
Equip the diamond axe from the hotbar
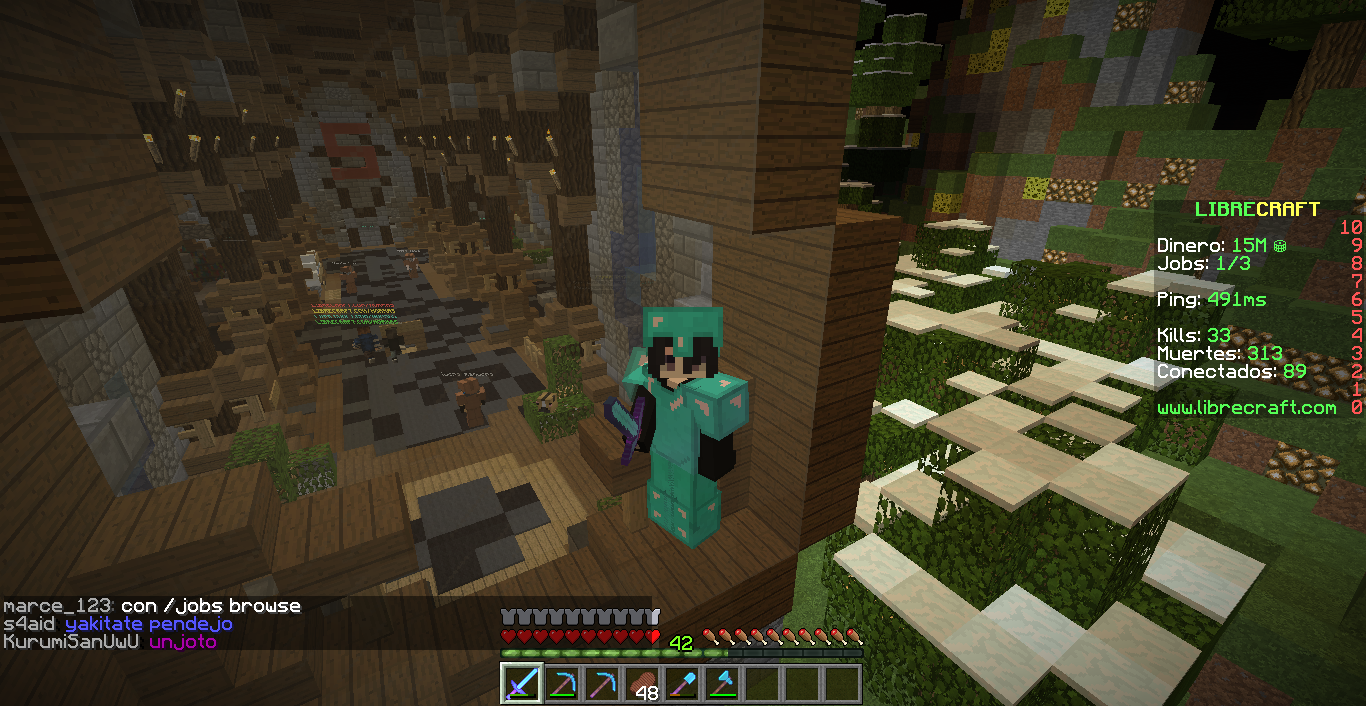point(722,684)
